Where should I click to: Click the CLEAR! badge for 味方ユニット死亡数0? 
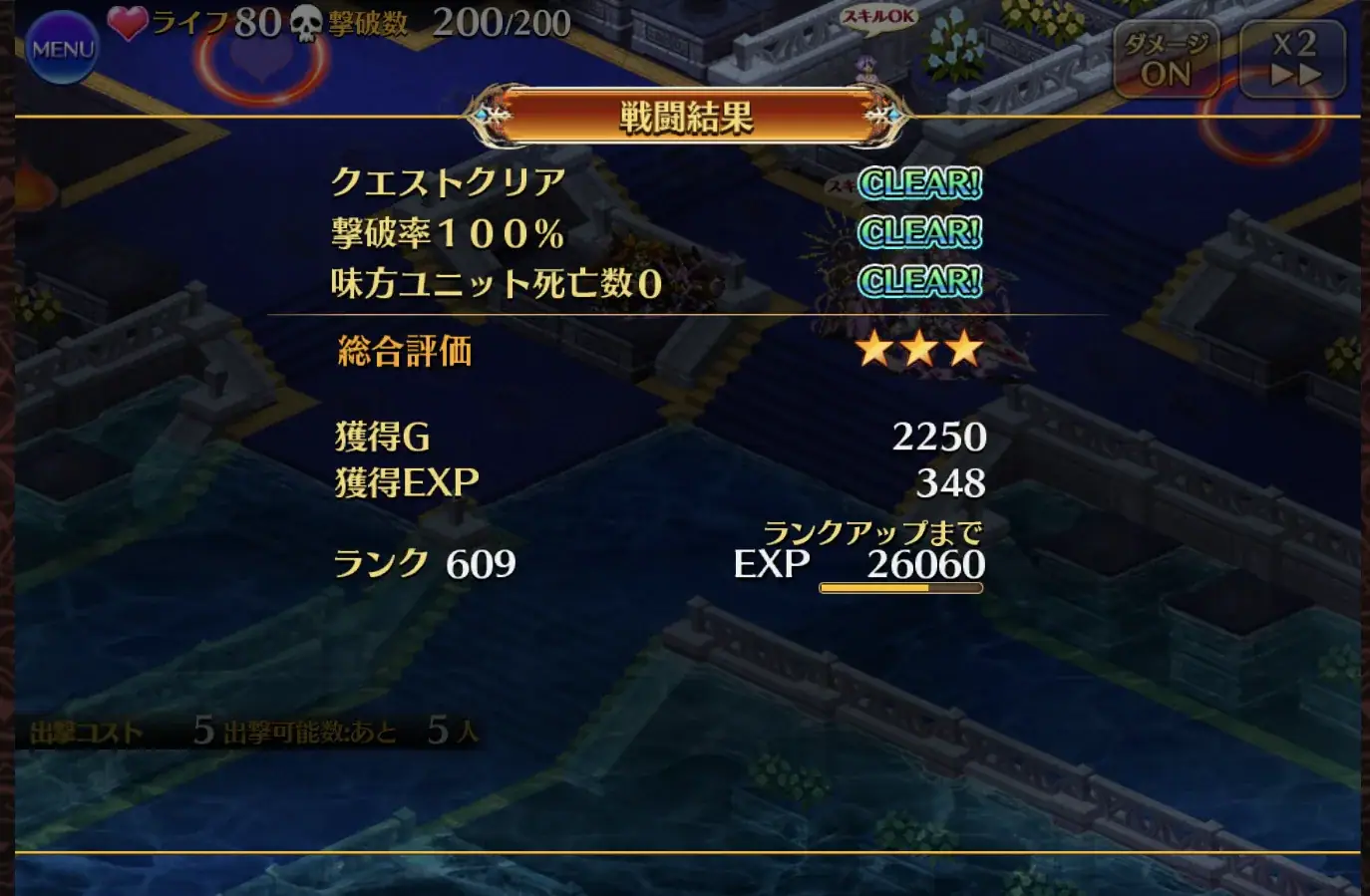click(x=919, y=279)
